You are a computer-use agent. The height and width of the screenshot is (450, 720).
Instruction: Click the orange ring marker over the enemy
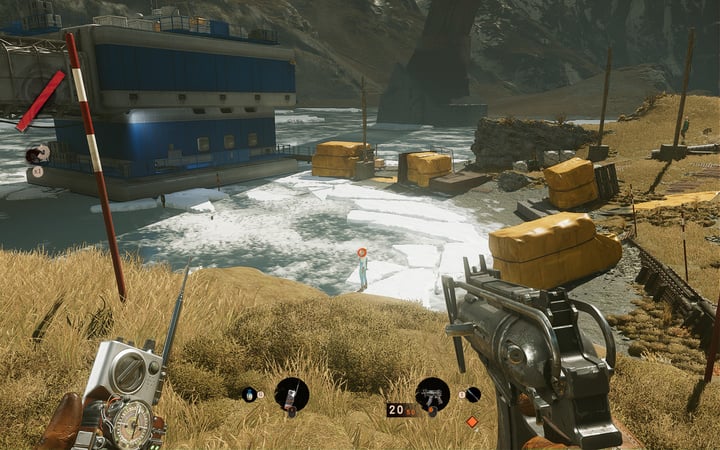pyautogui.click(x=362, y=254)
